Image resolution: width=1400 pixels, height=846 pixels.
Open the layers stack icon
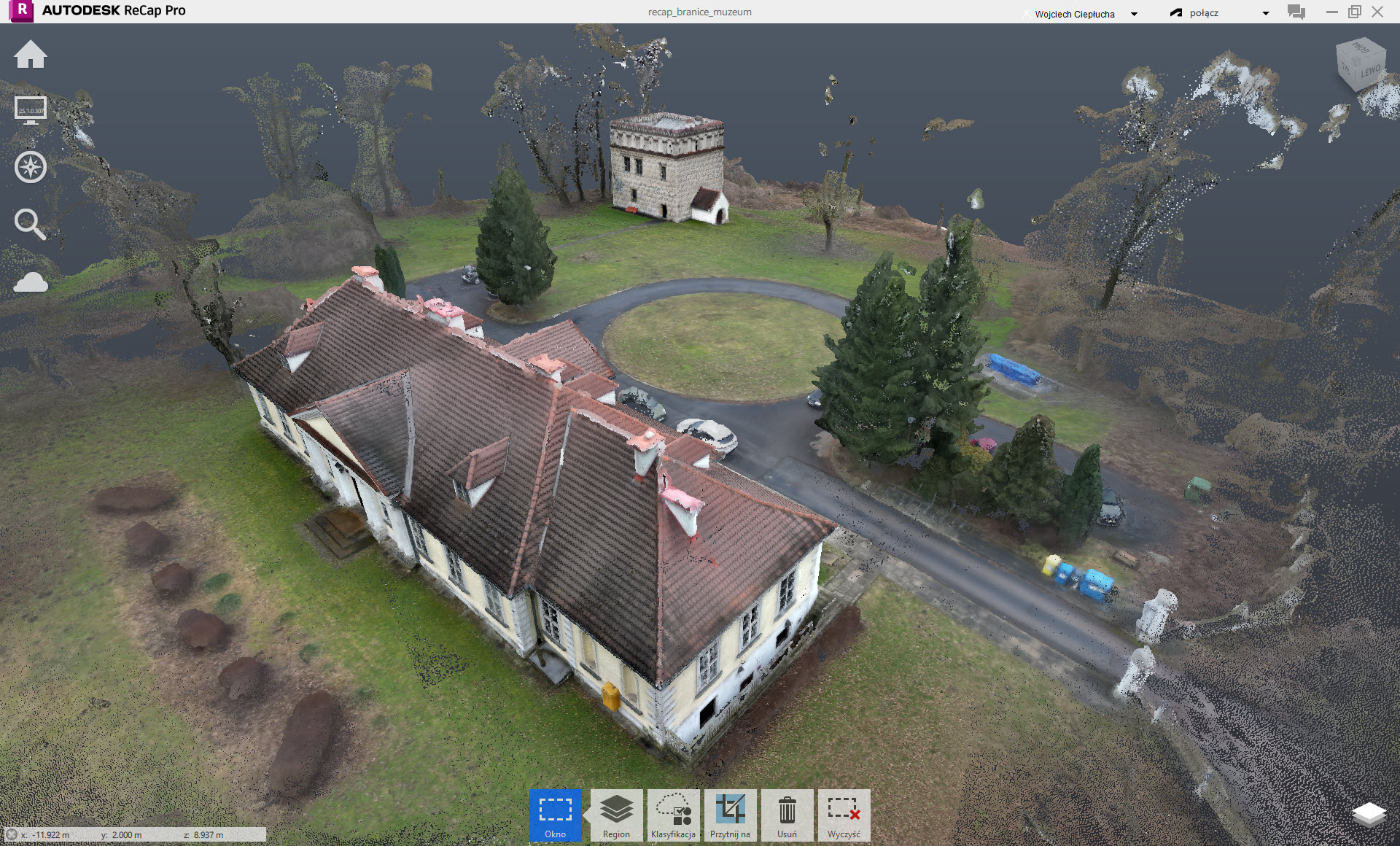point(1369,815)
